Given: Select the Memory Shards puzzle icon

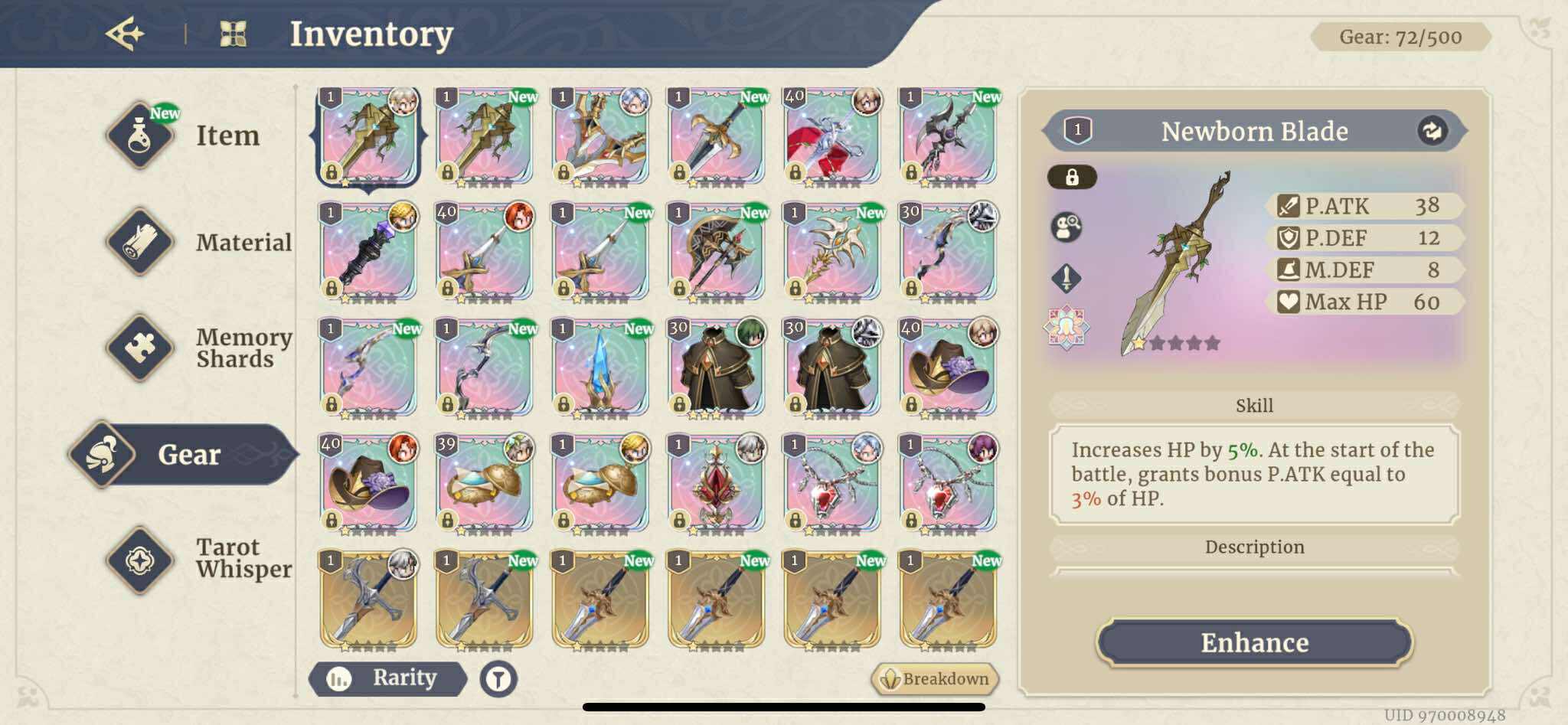Looking at the screenshot, I should point(142,348).
